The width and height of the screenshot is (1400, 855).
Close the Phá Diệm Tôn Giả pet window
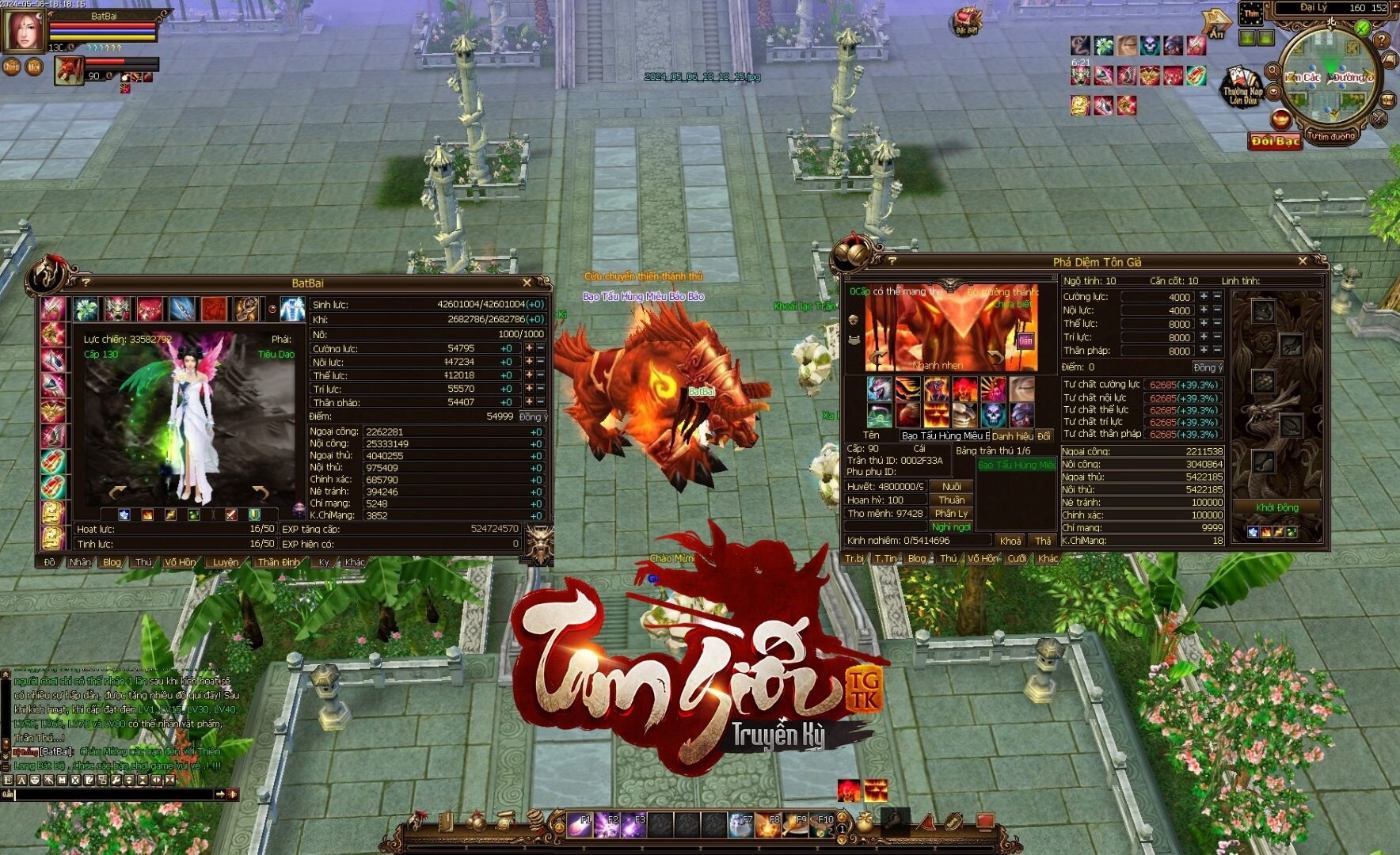click(x=1303, y=260)
